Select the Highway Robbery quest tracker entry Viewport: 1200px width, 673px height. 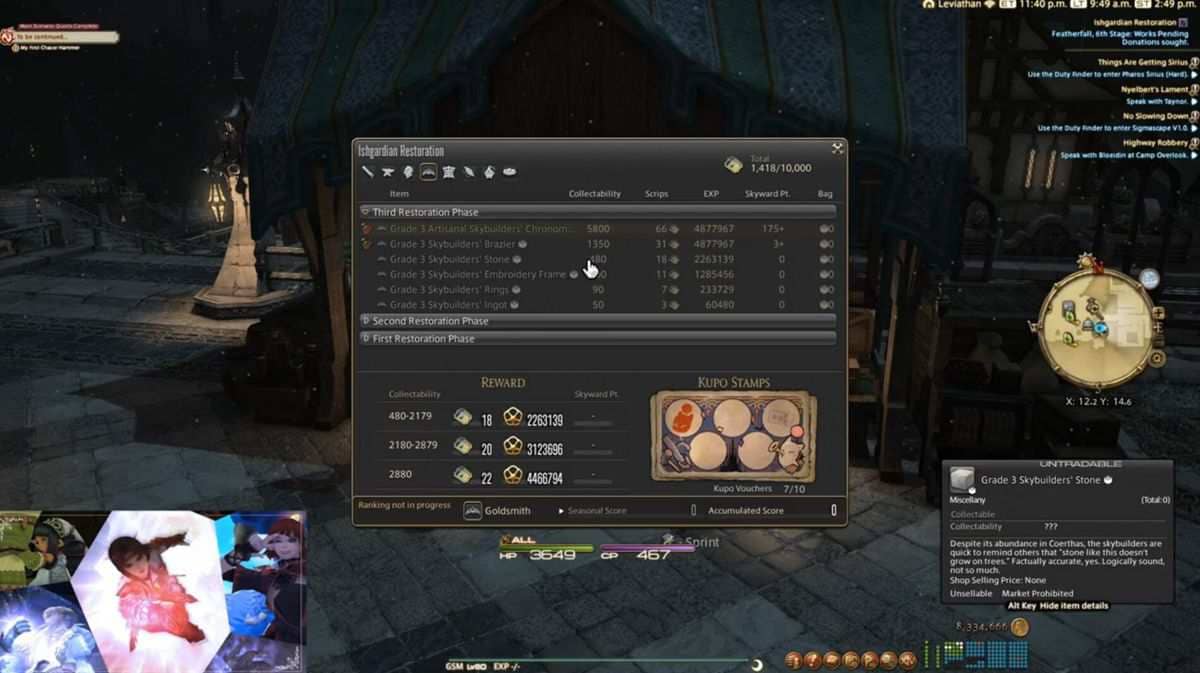pos(1155,143)
